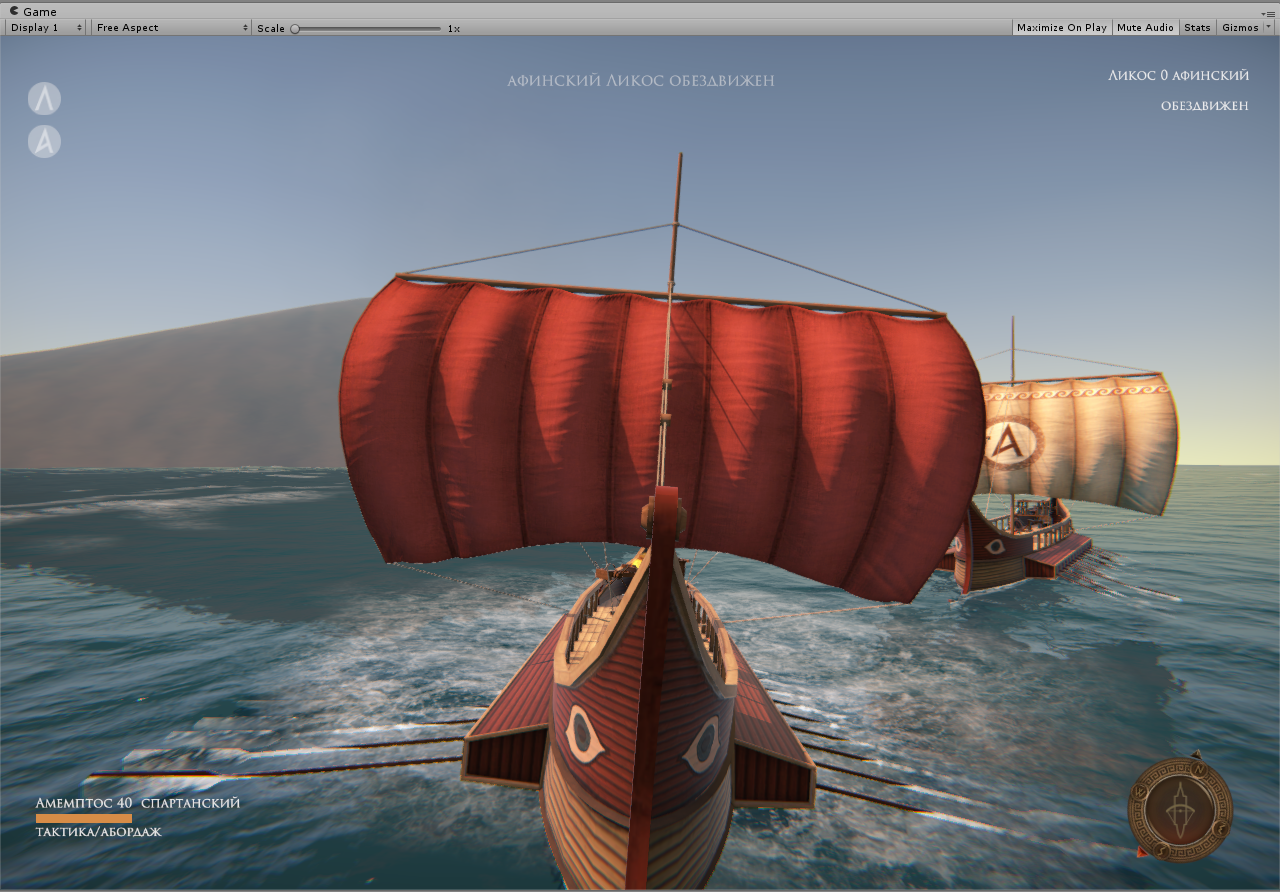This screenshot has width=1280, height=892.
Task: Select the Spartan lambda emblem icon
Action: (x=44, y=99)
